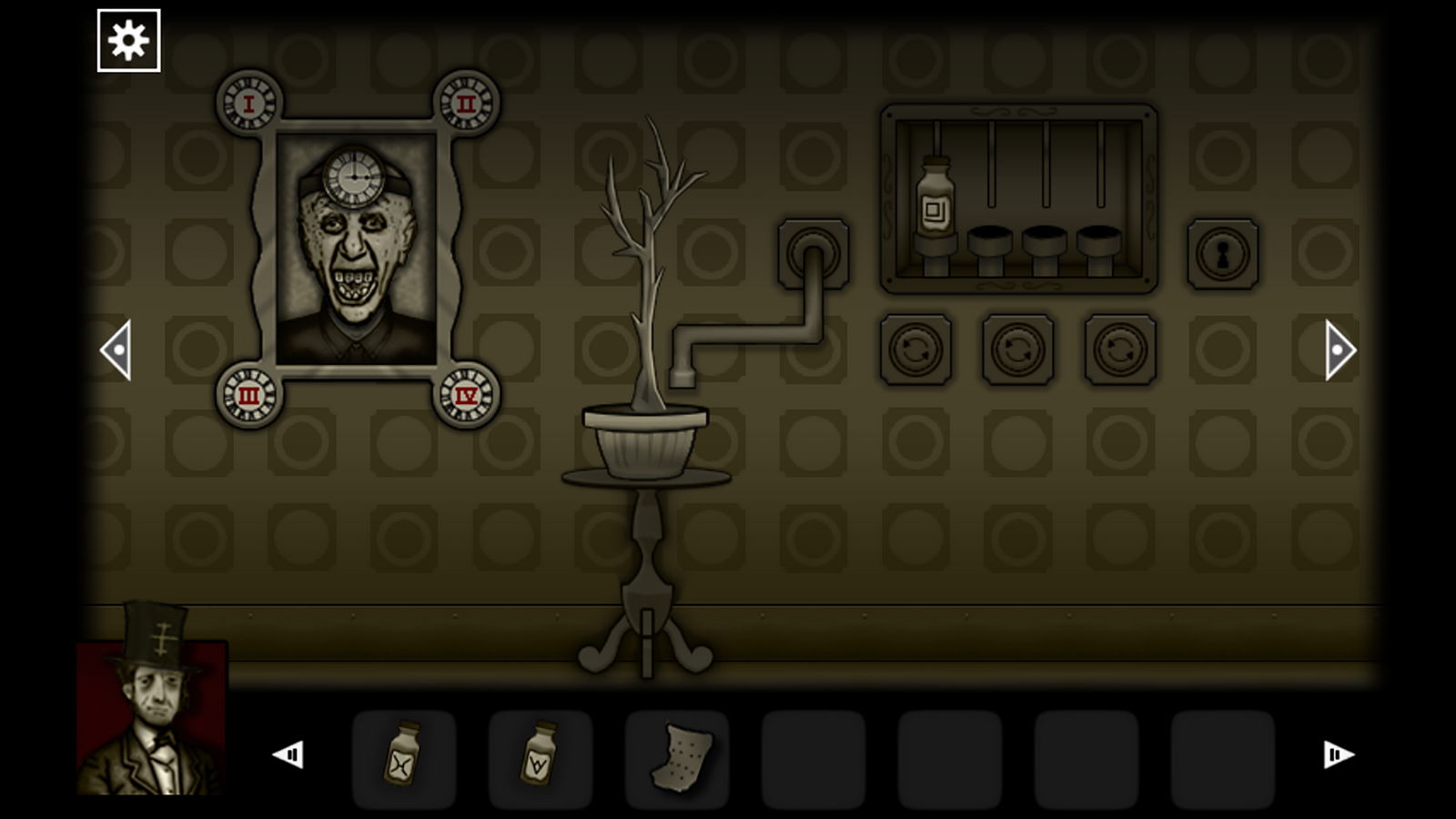1456x819 pixels.
Task: Rotate dial I at the portrait's top-left corner
Action: [x=247, y=103]
